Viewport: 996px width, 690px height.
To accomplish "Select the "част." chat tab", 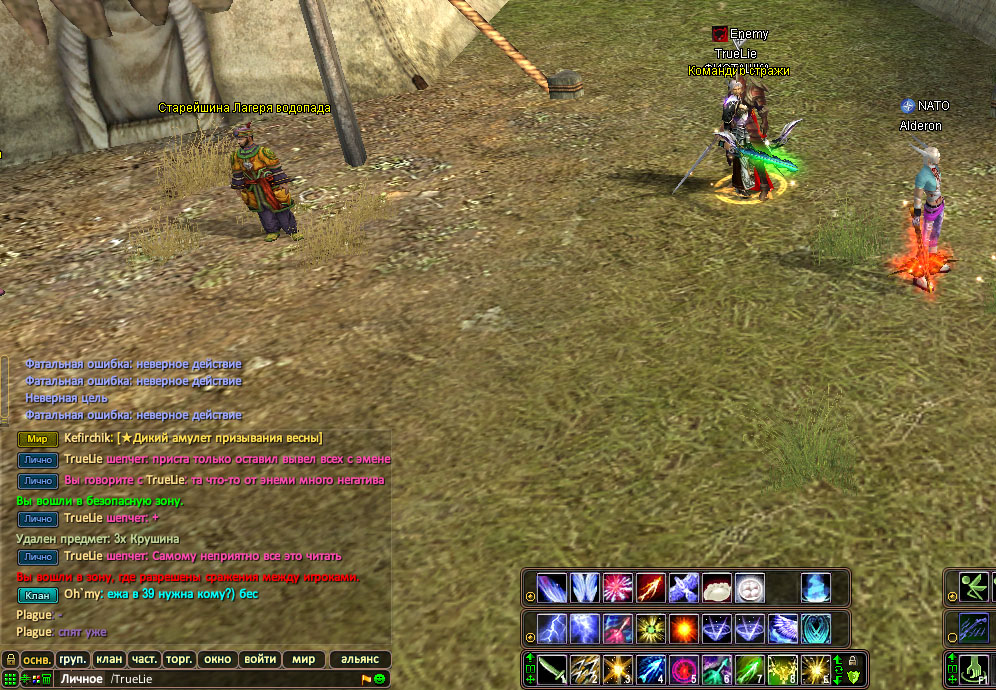I will click(x=144, y=660).
